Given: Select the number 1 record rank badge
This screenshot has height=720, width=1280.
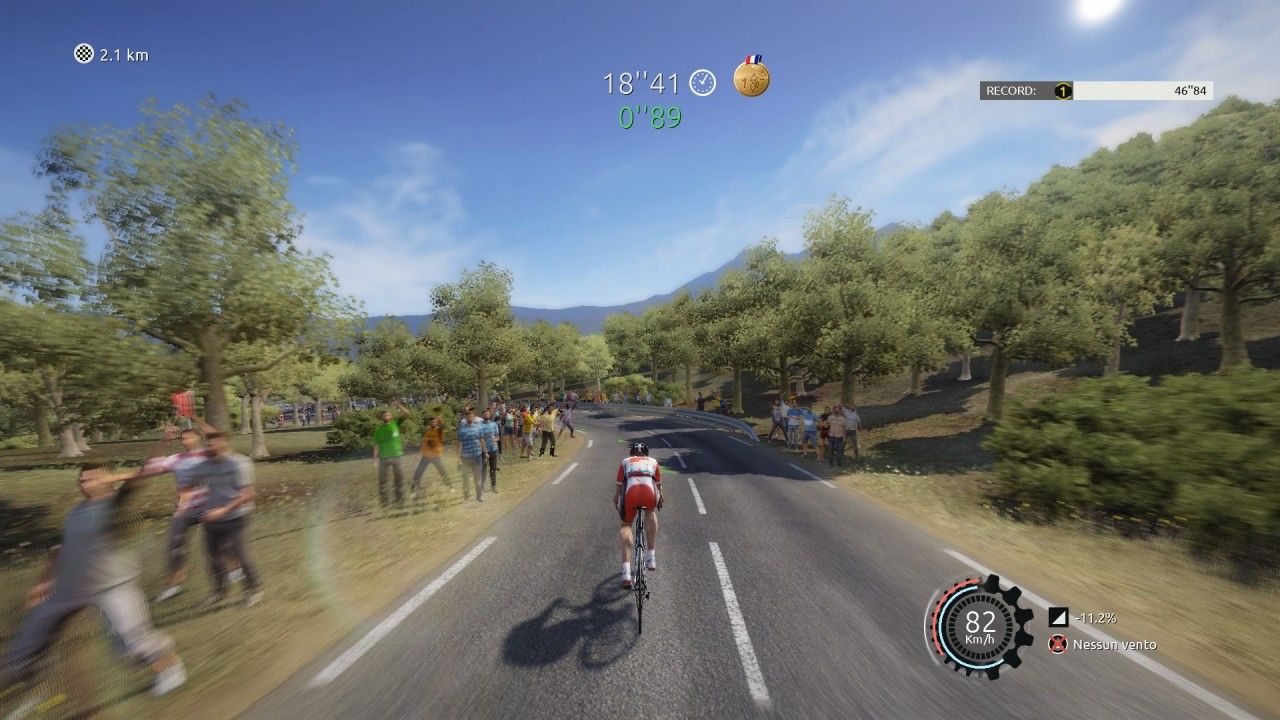Looking at the screenshot, I should 1063,91.
